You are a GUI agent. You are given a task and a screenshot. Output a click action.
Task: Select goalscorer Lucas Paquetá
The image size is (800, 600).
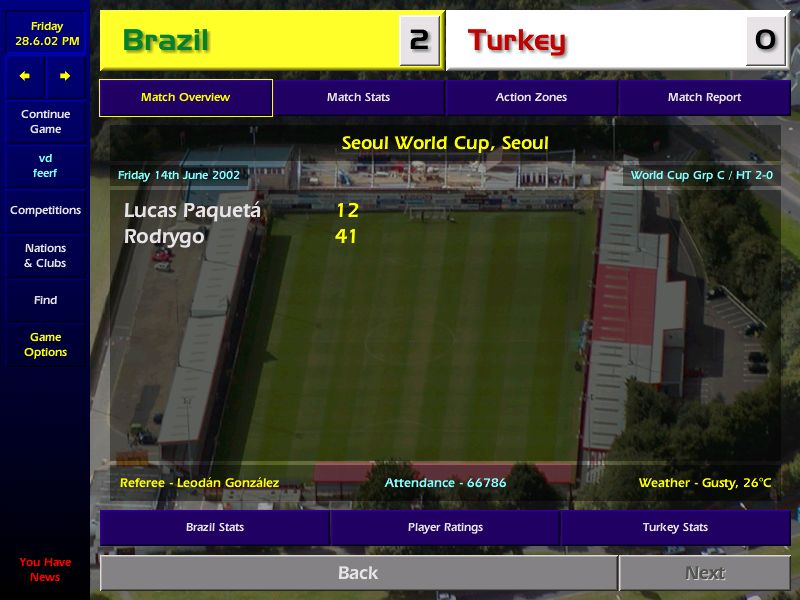point(192,211)
